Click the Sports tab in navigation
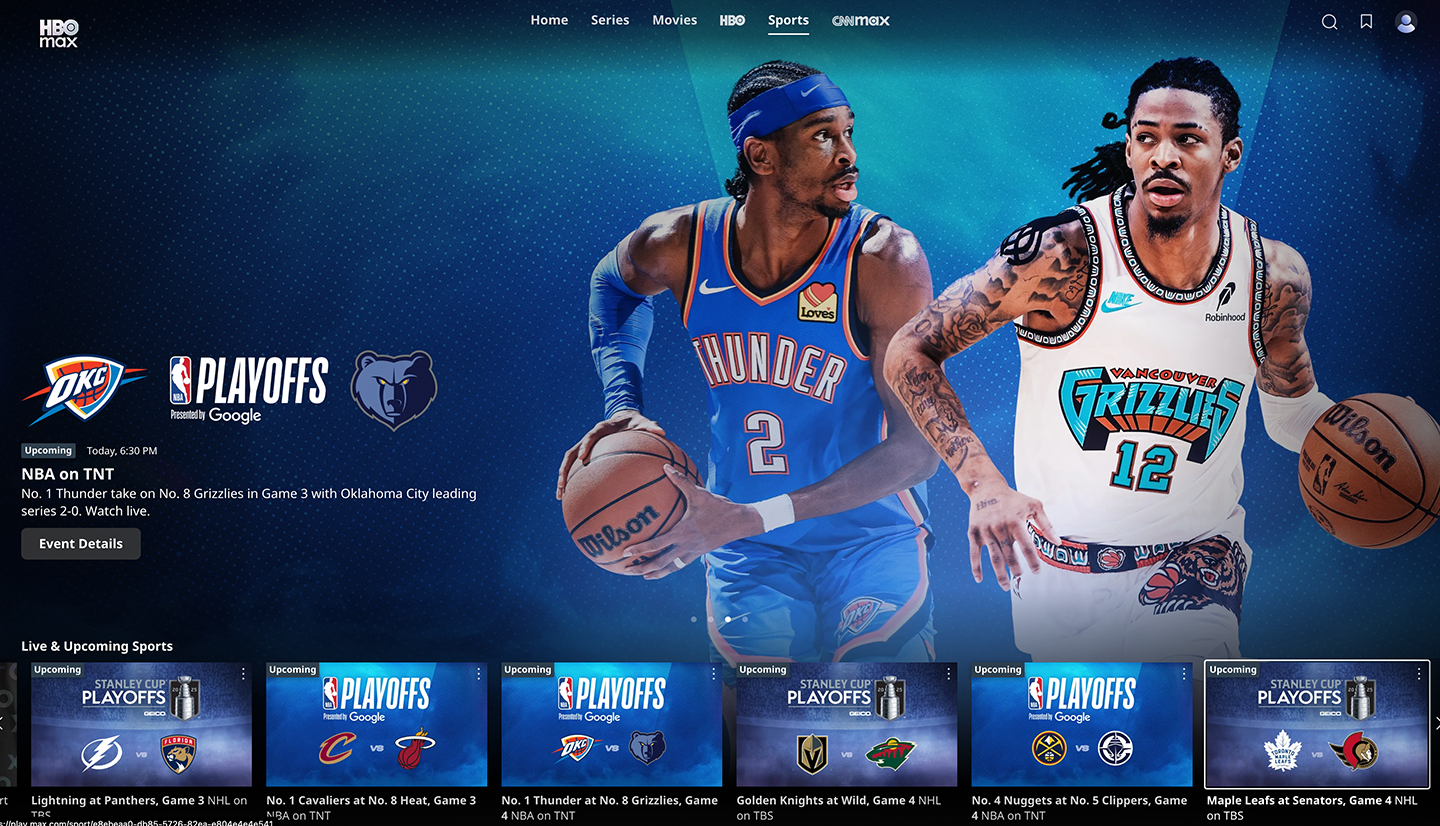Viewport: 1440px width, 826px height. click(788, 19)
